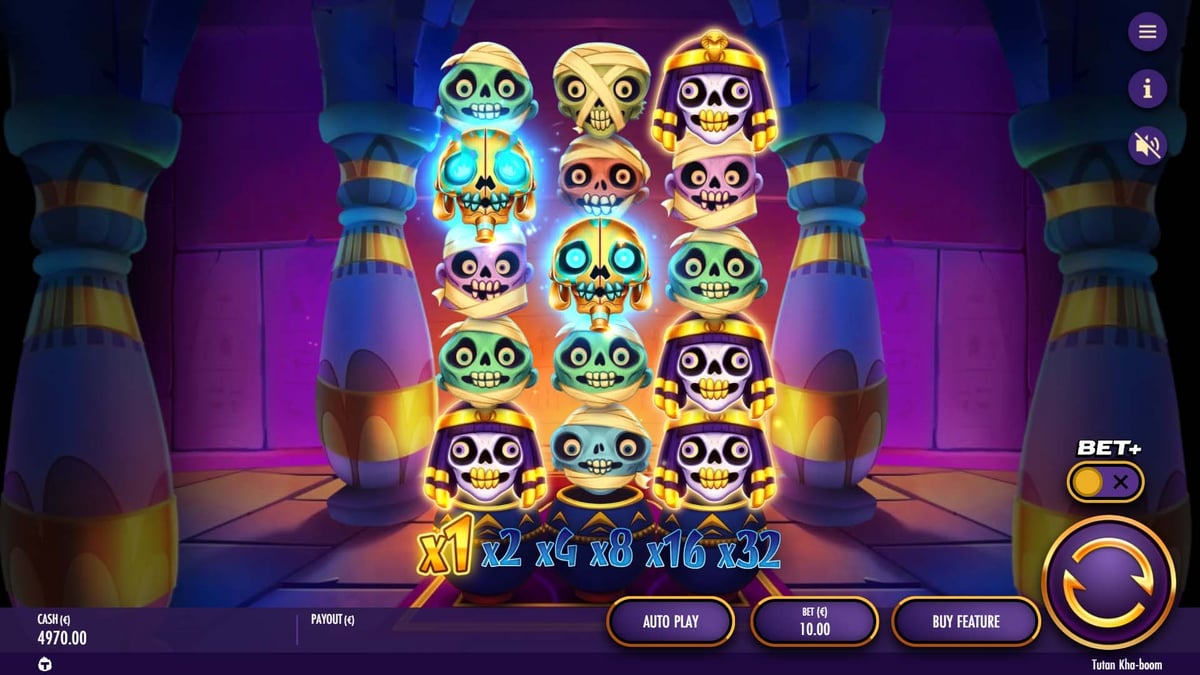Switch on the BET+ toggle

[1104, 482]
